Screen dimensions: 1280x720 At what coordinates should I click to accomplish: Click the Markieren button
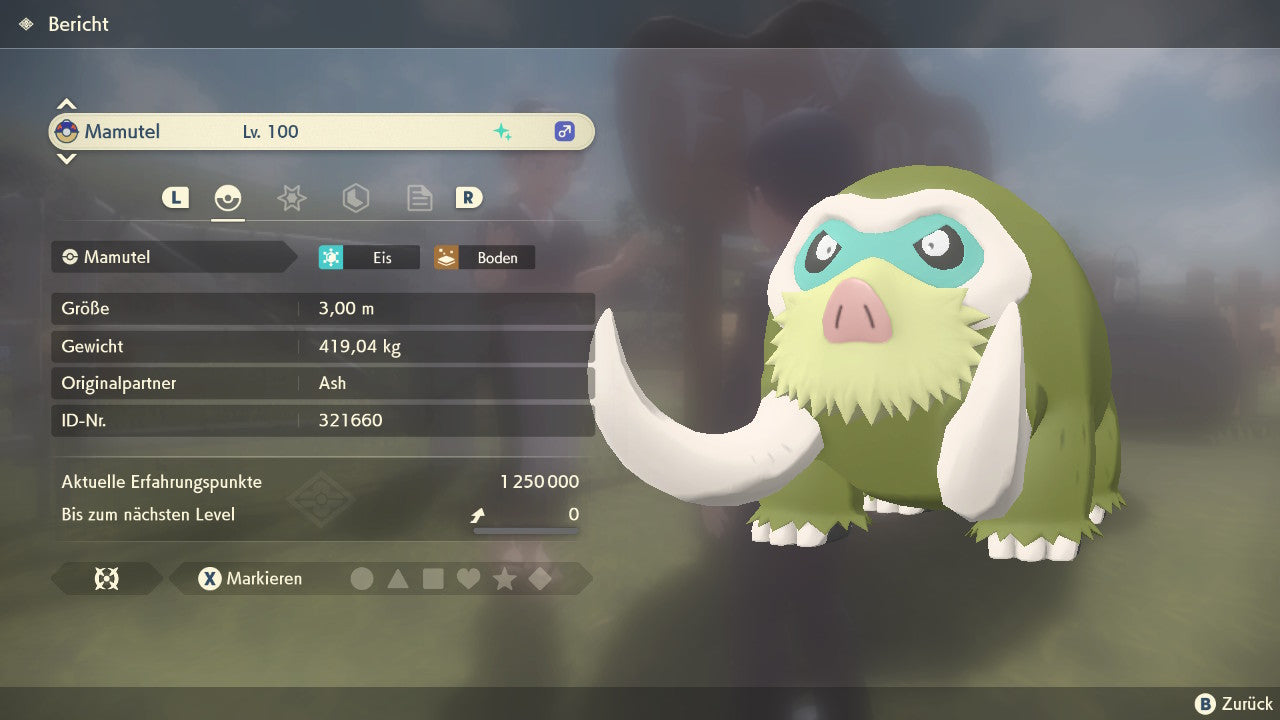click(251, 578)
